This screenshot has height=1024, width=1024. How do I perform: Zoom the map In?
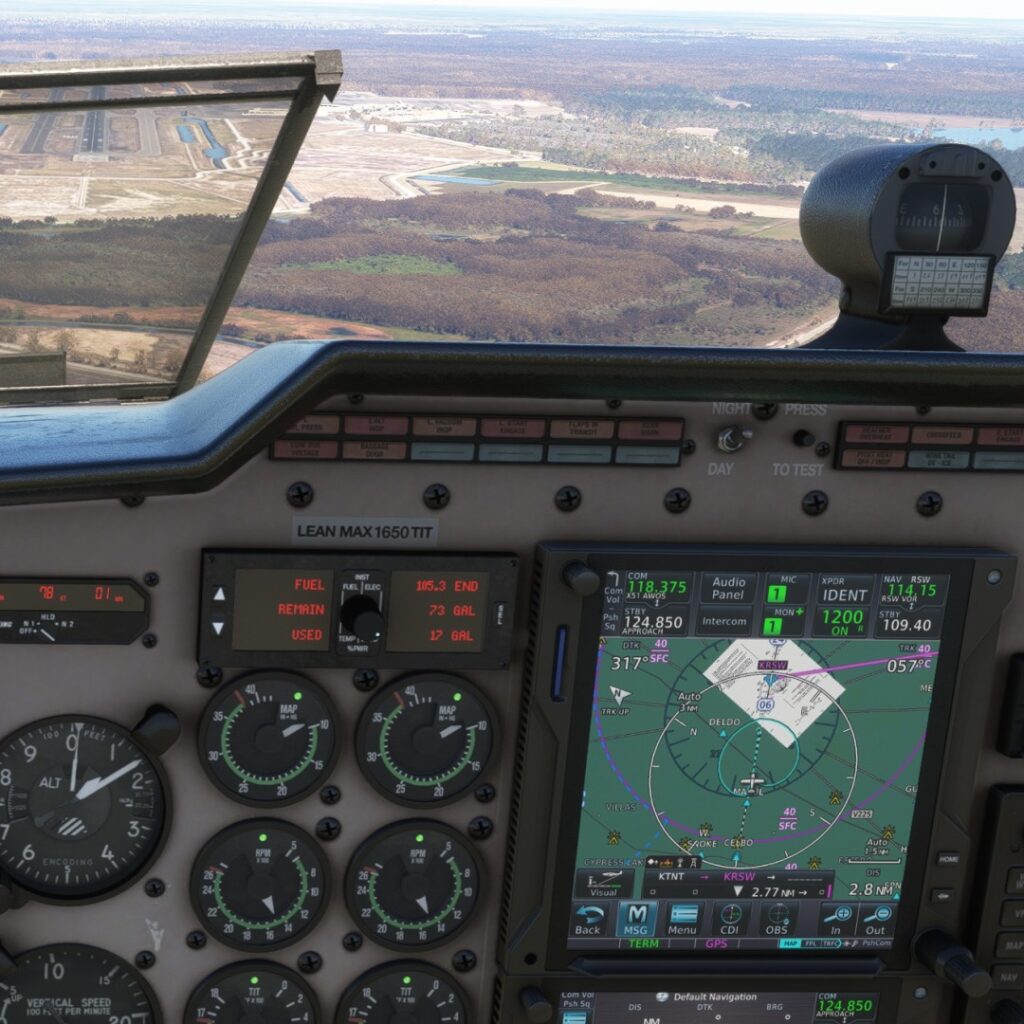coord(836,918)
